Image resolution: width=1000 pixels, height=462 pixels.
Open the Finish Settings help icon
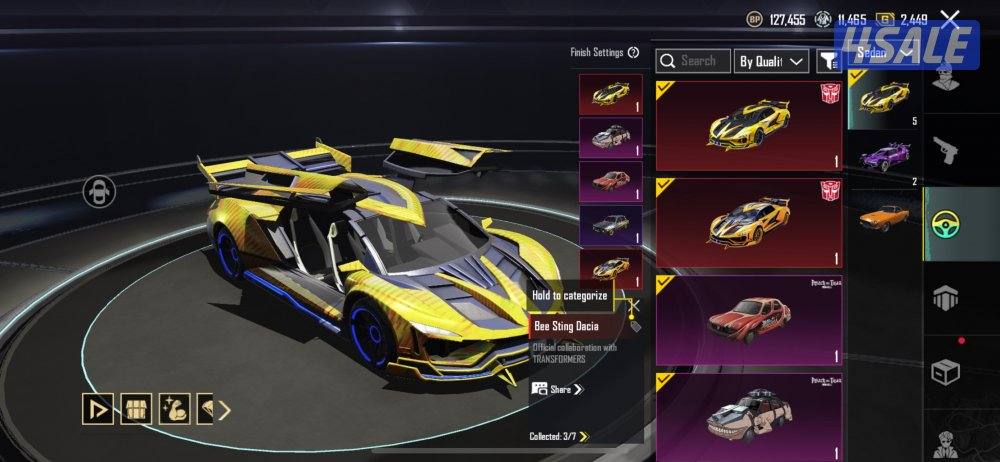633,53
